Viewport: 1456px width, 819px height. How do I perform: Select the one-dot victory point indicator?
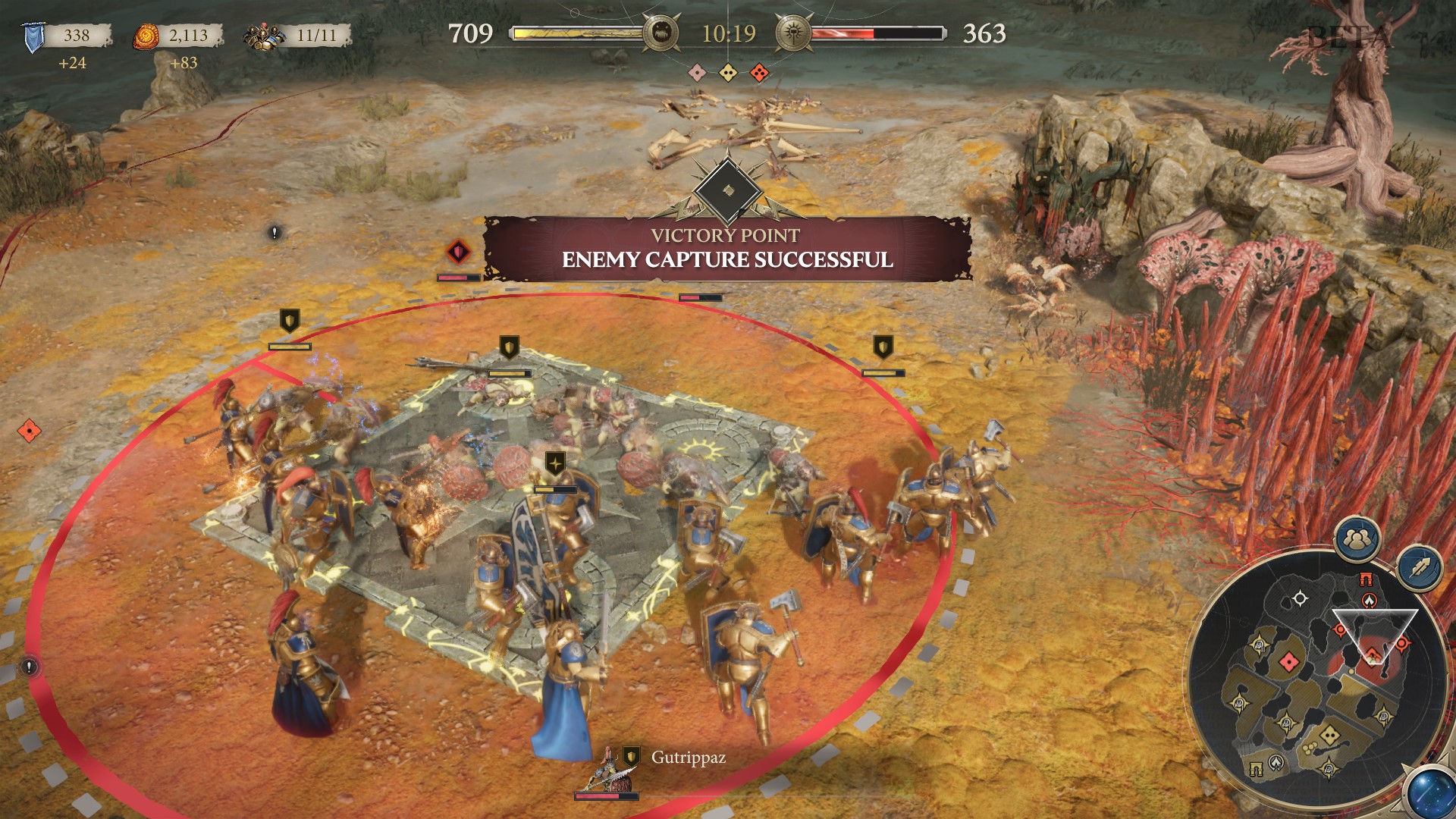696,73
